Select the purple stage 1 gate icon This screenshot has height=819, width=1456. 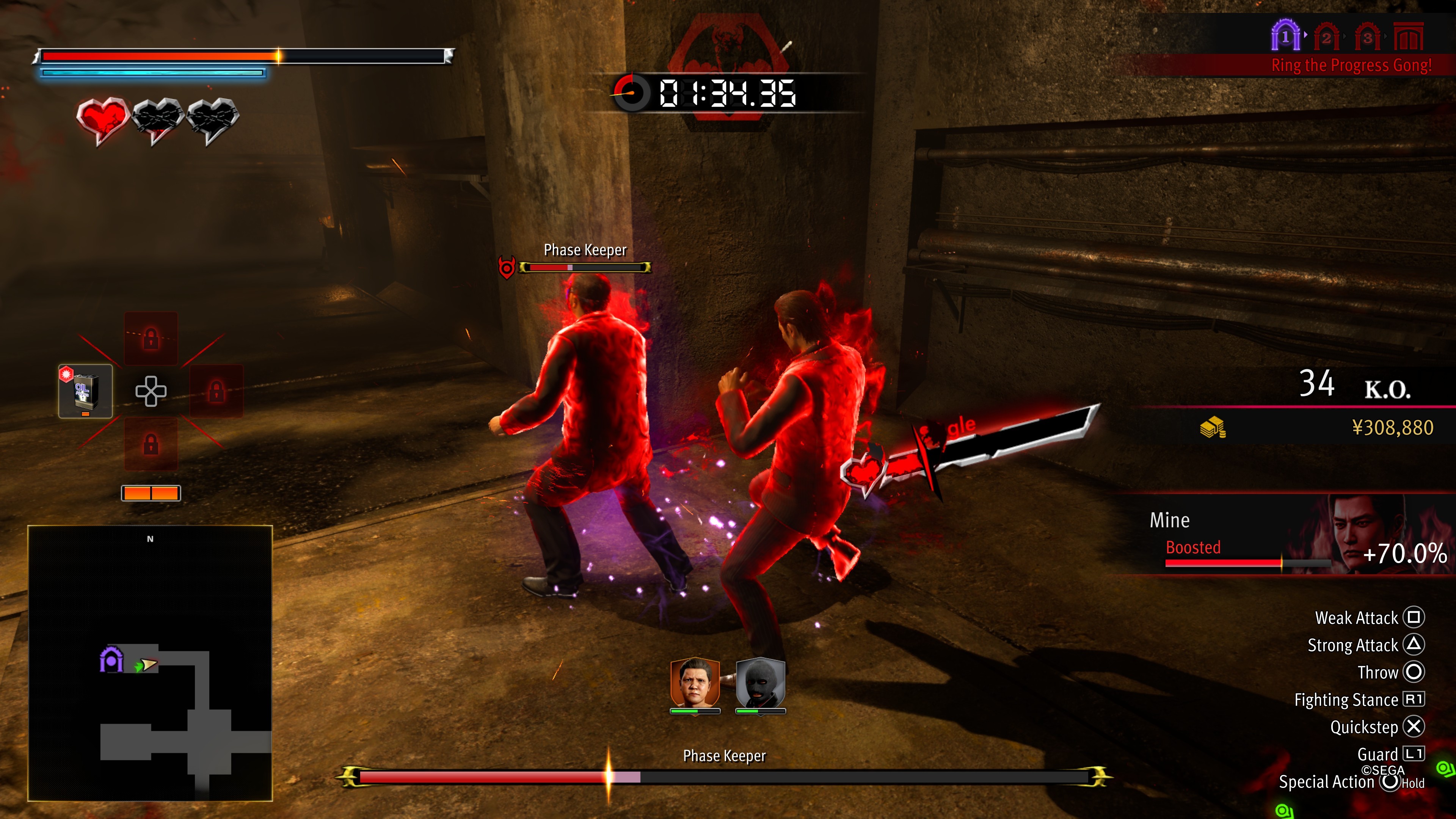[x=1285, y=36]
